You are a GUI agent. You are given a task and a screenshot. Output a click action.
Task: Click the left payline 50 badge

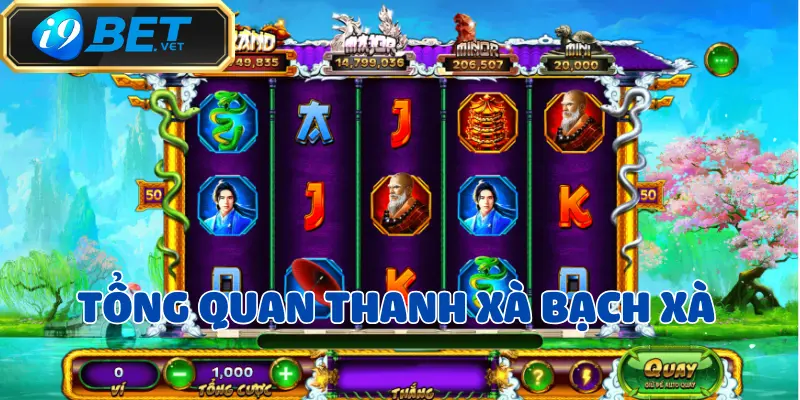[154, 194]
